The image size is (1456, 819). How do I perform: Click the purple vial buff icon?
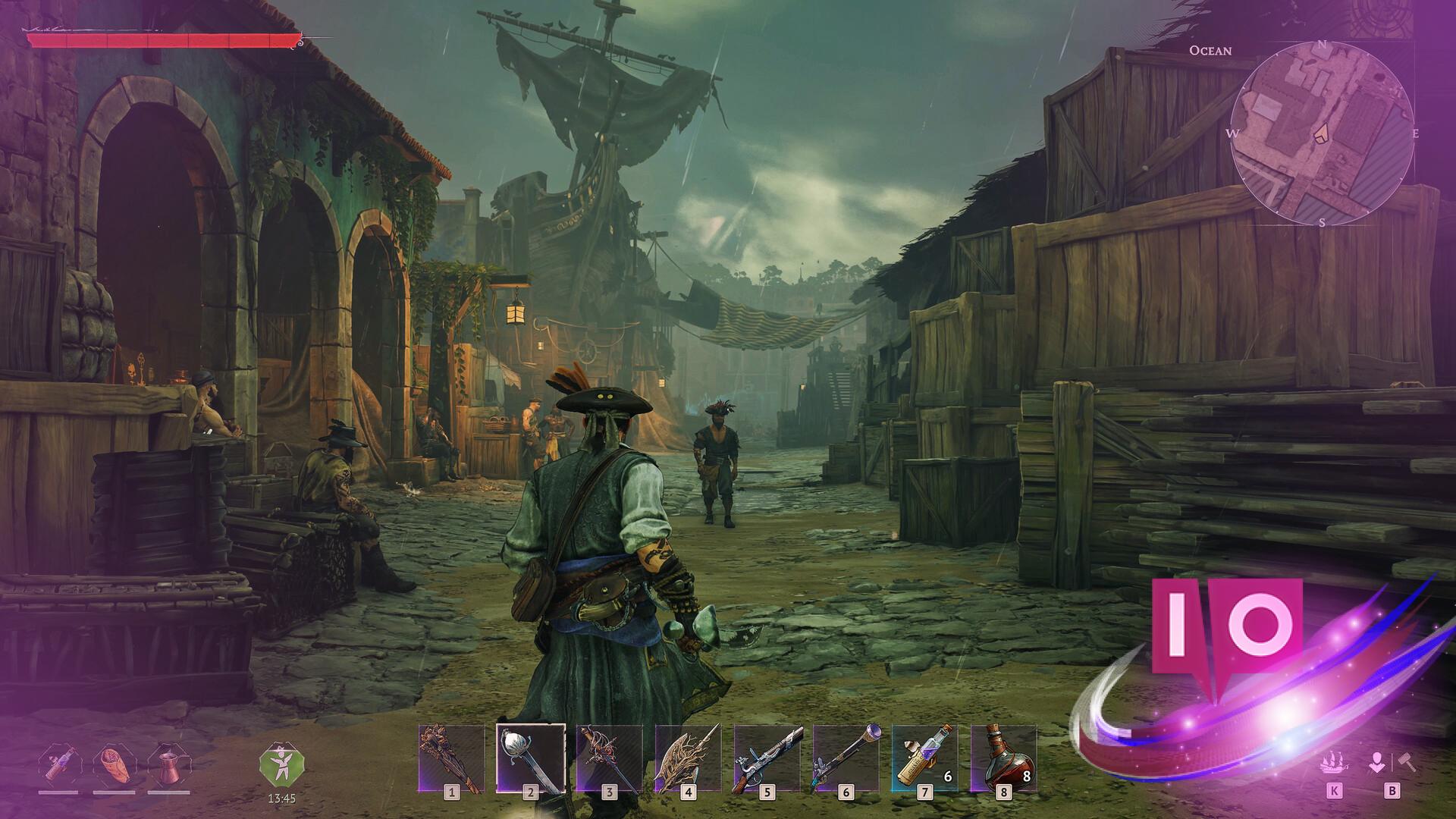pos(58,764)
